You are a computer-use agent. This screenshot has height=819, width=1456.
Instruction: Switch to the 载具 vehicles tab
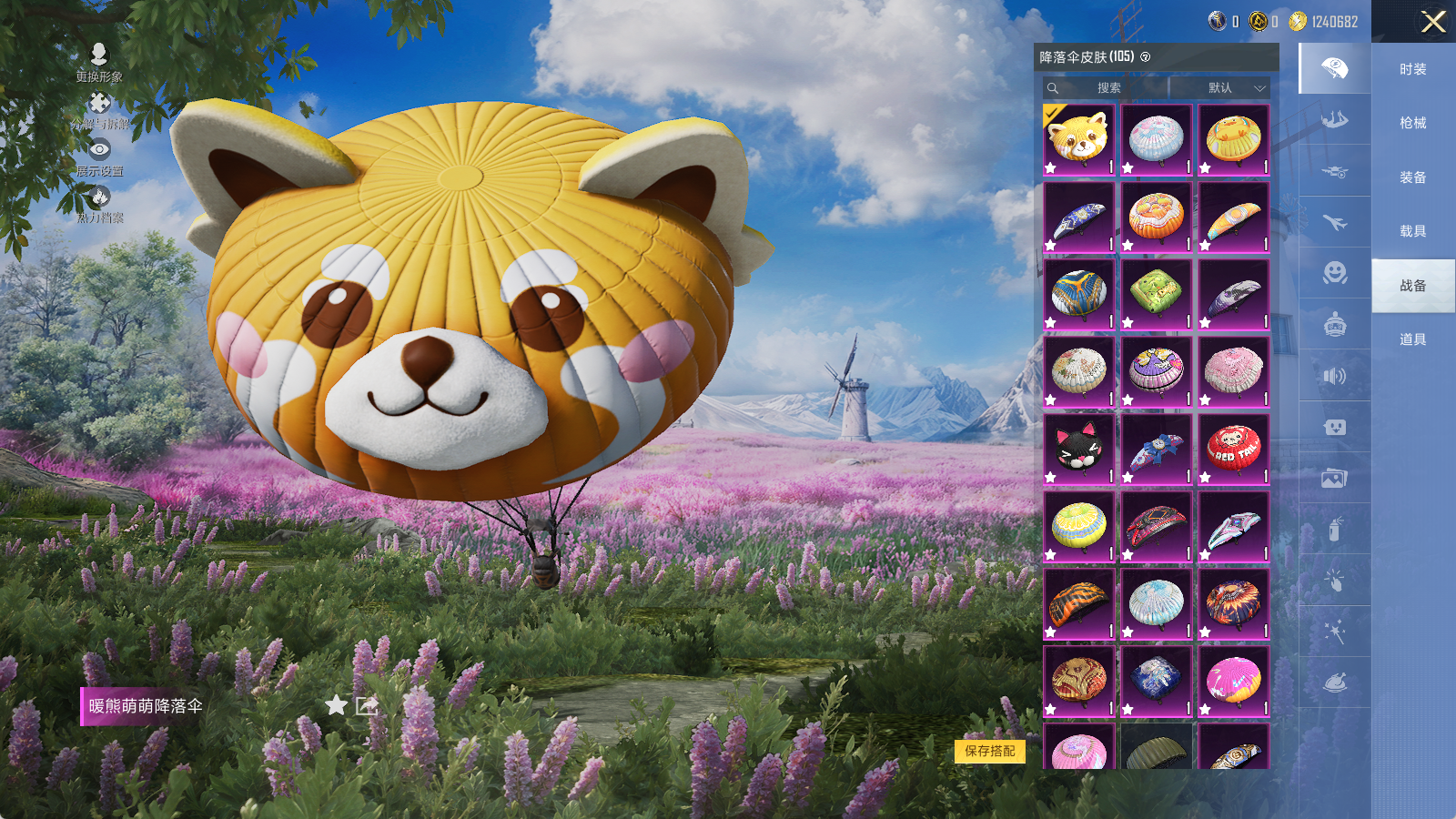click(x=1412, y=231)
